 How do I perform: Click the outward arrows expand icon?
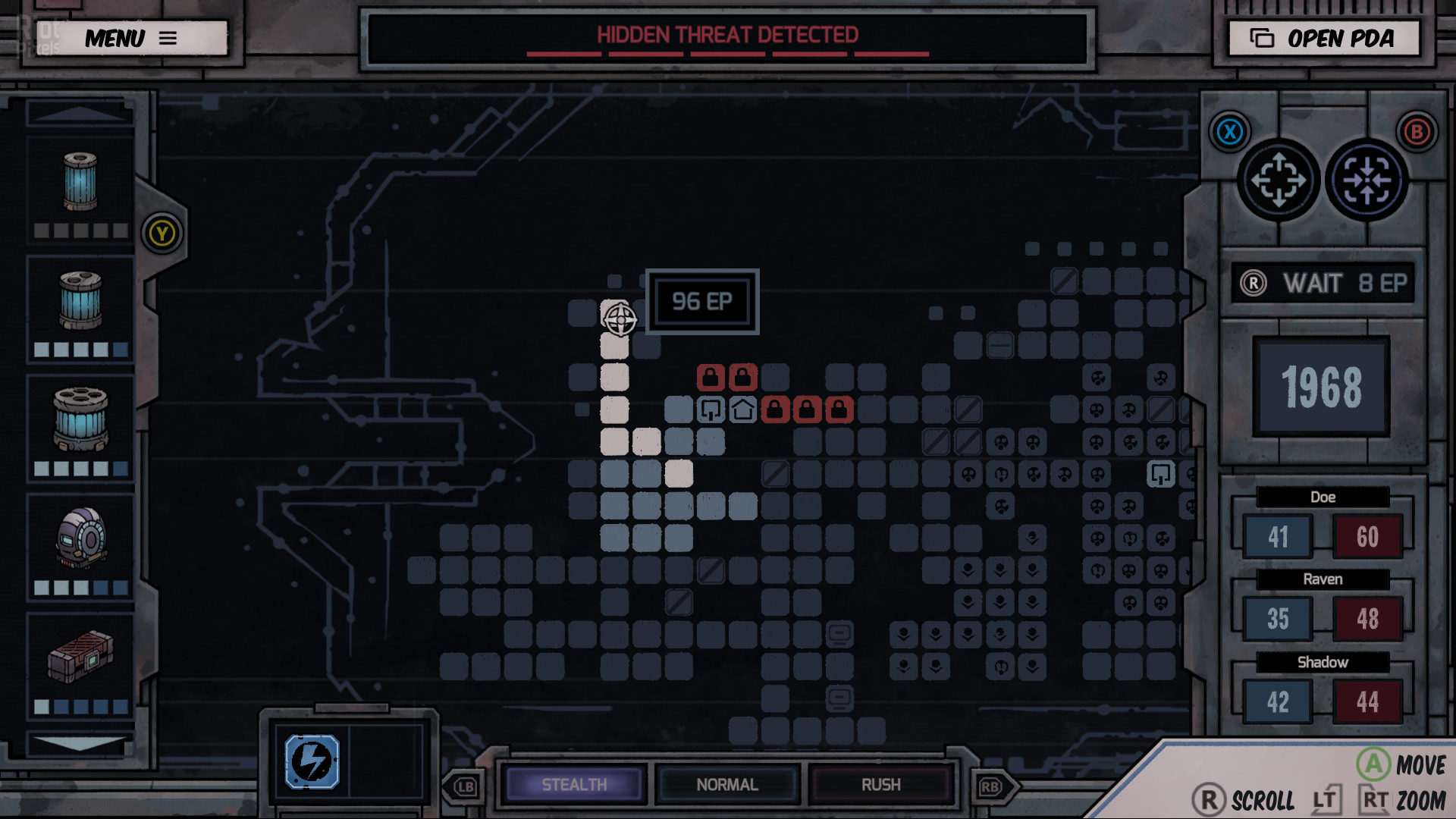1279,180
